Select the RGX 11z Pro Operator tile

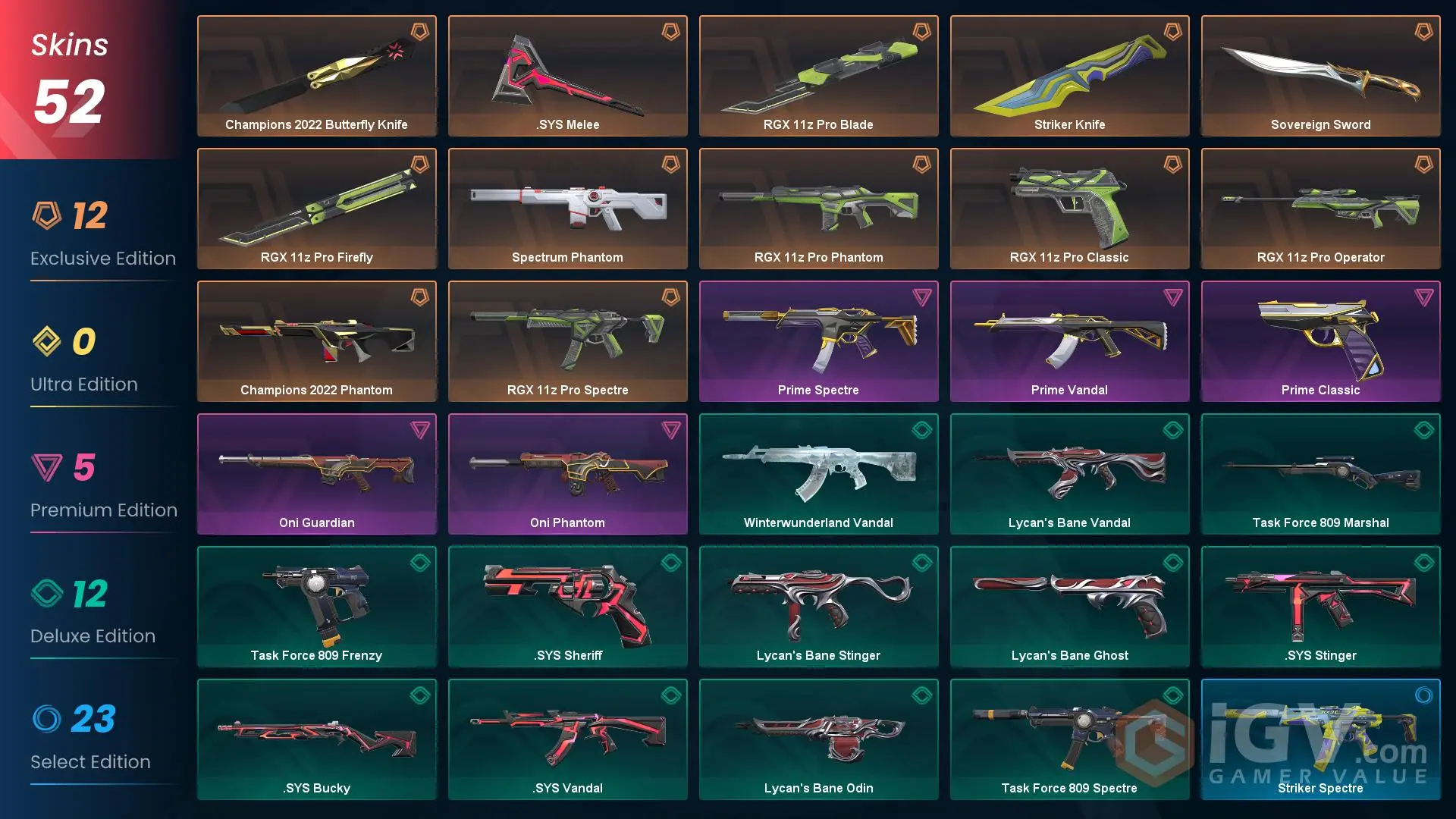1320,209
